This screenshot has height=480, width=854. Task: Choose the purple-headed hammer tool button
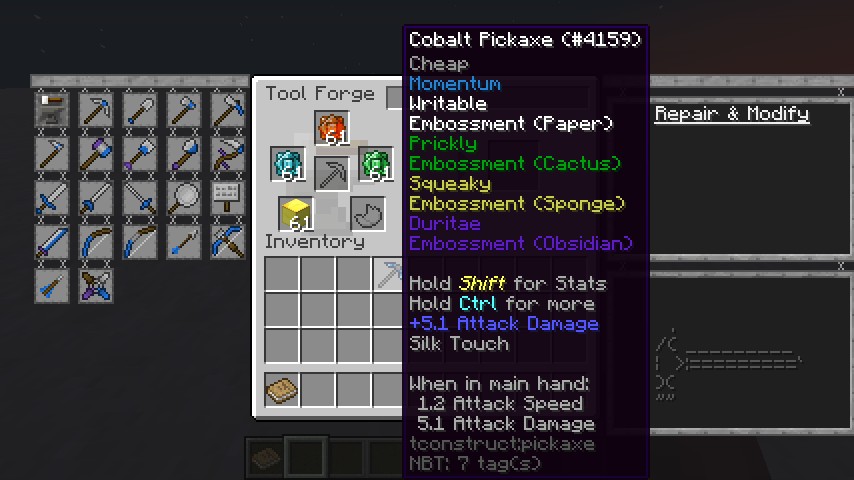(96, 152)
